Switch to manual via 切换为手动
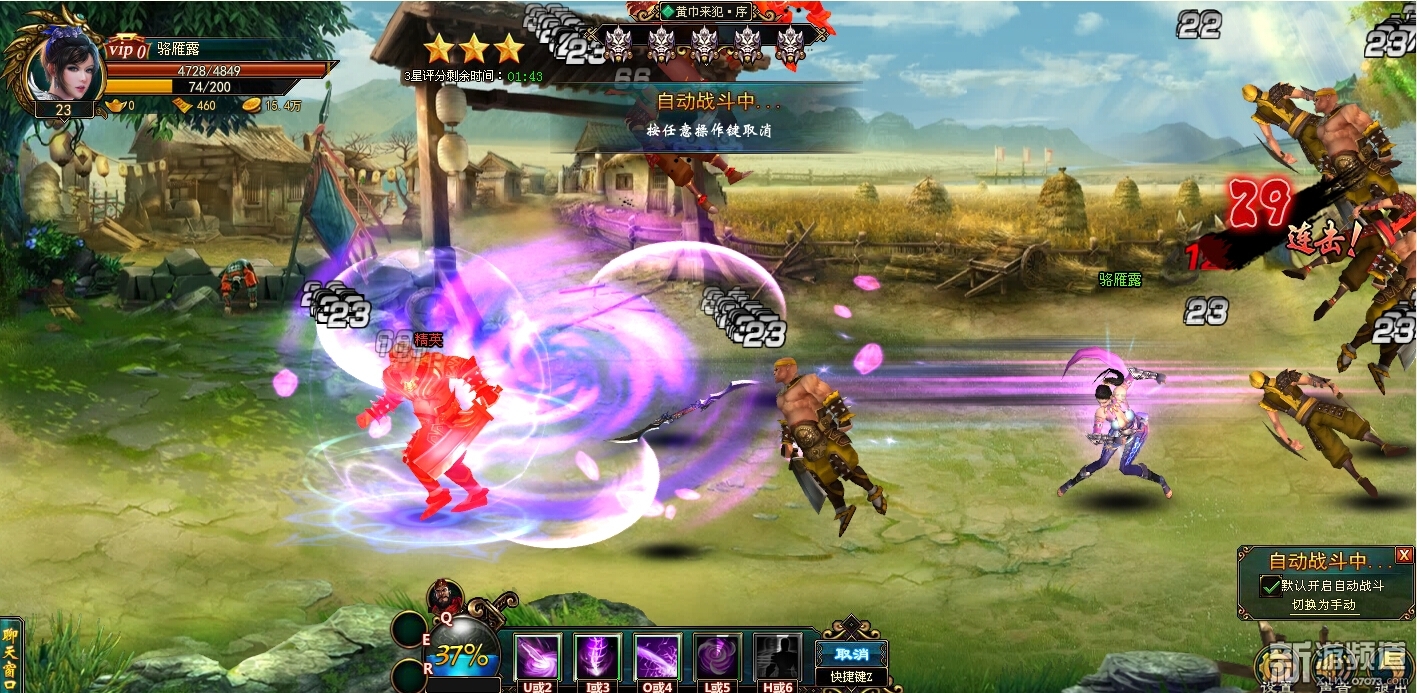 pyautogui.click(x=1323, y=605)
